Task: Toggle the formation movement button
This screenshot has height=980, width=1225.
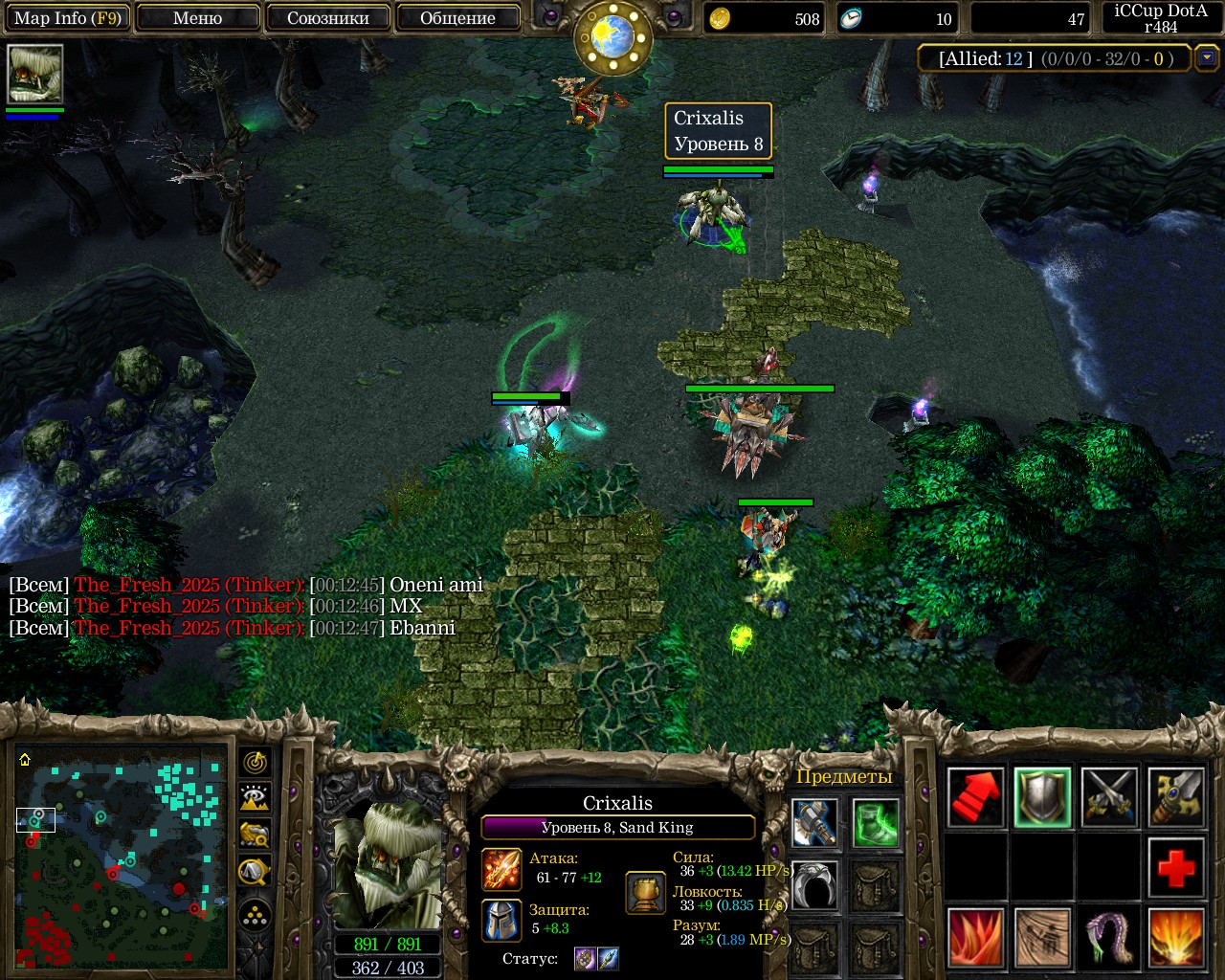Action: [255, 916]
